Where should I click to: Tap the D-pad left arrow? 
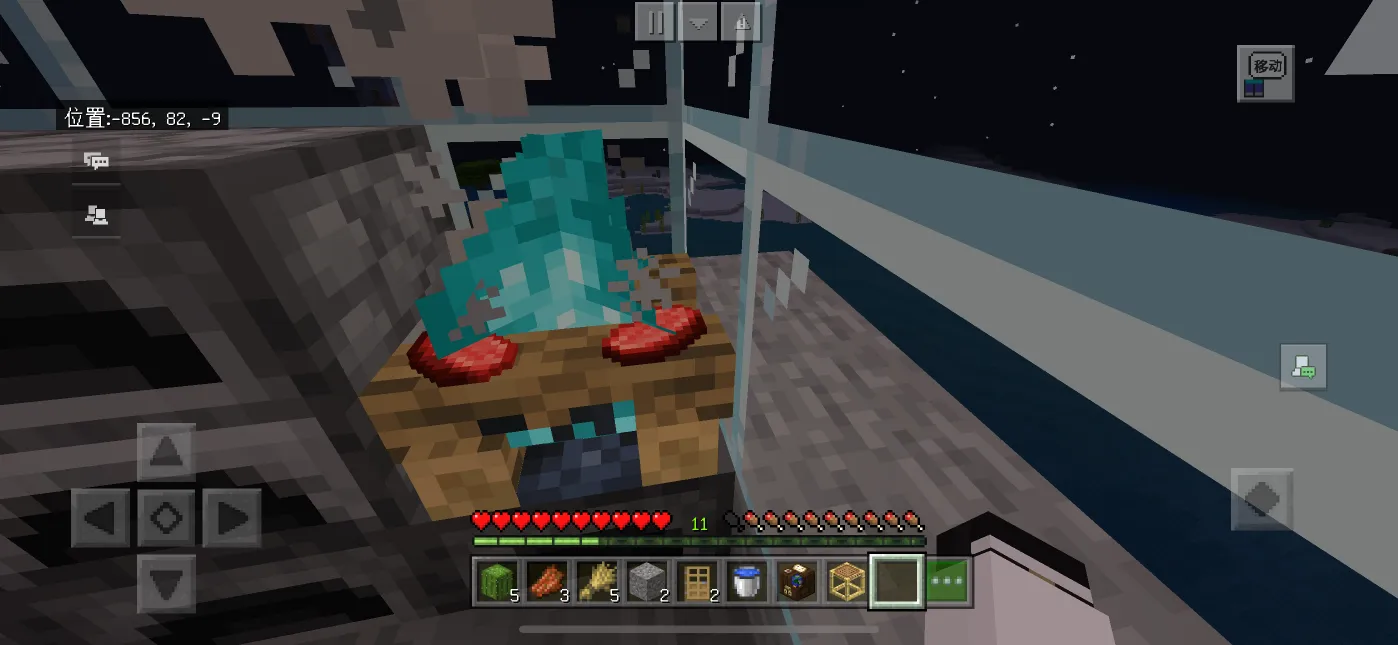click(100, 518)
